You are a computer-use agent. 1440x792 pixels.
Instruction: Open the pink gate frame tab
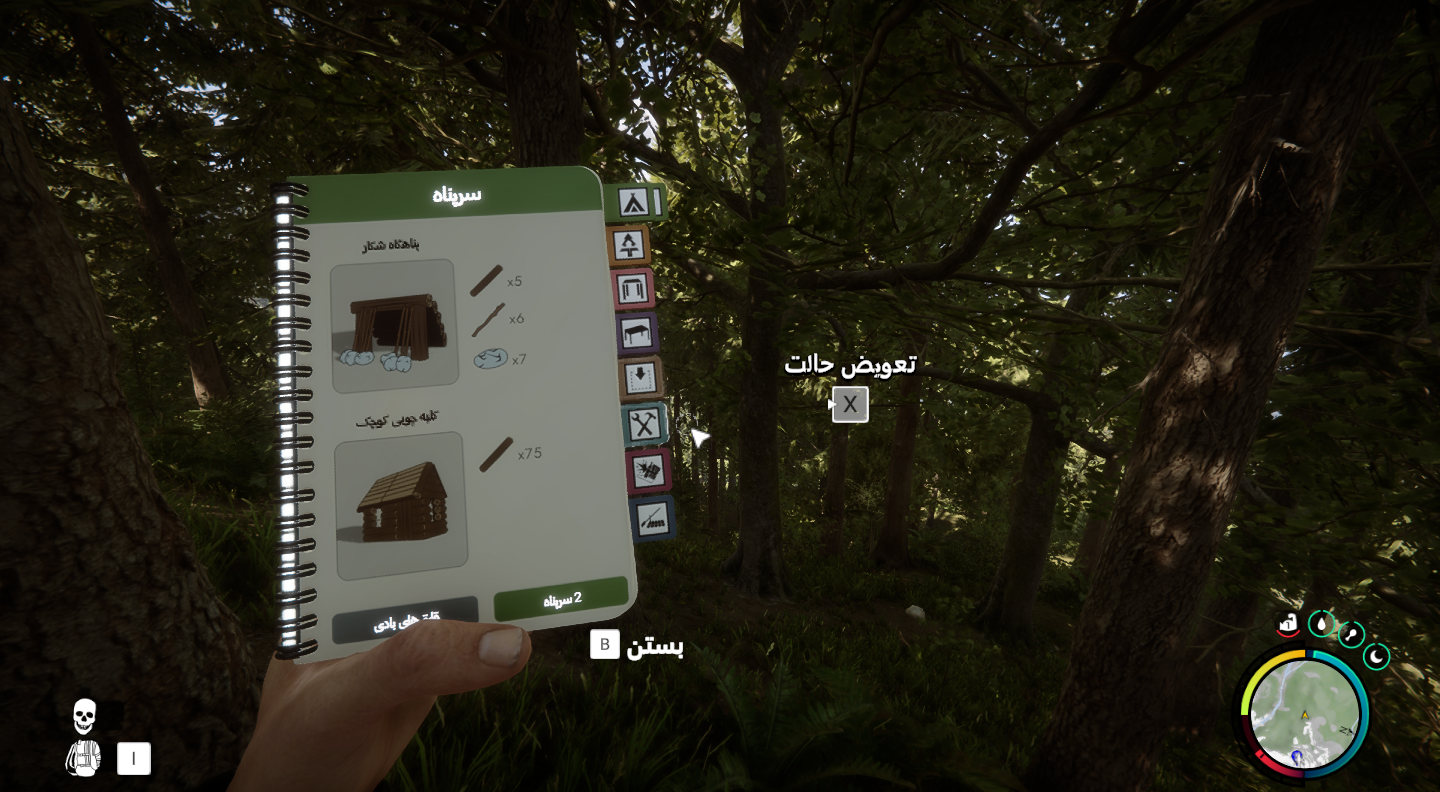pyautogui.click(x=632, y=288)
